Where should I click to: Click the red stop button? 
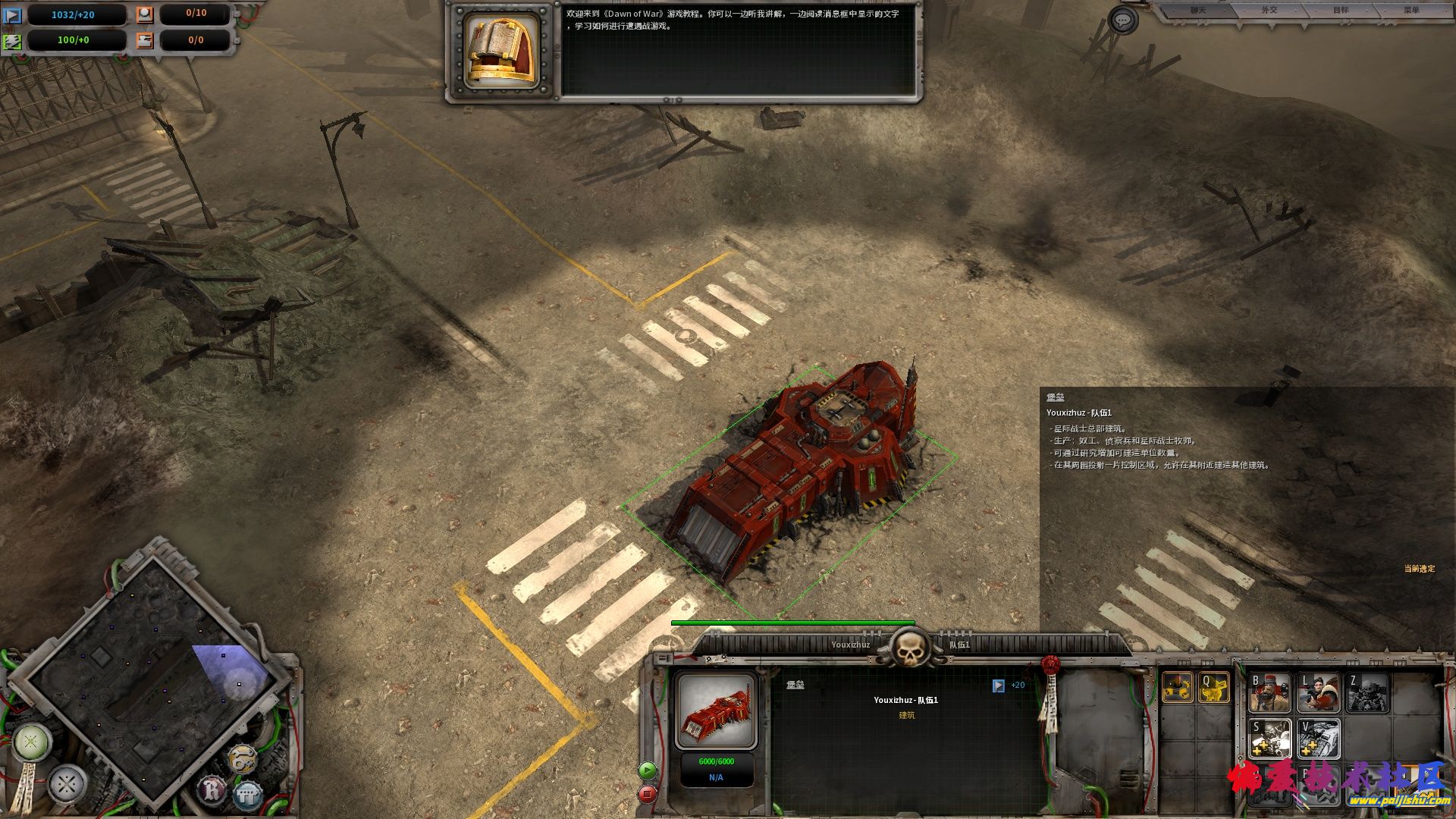coord(647,794)
